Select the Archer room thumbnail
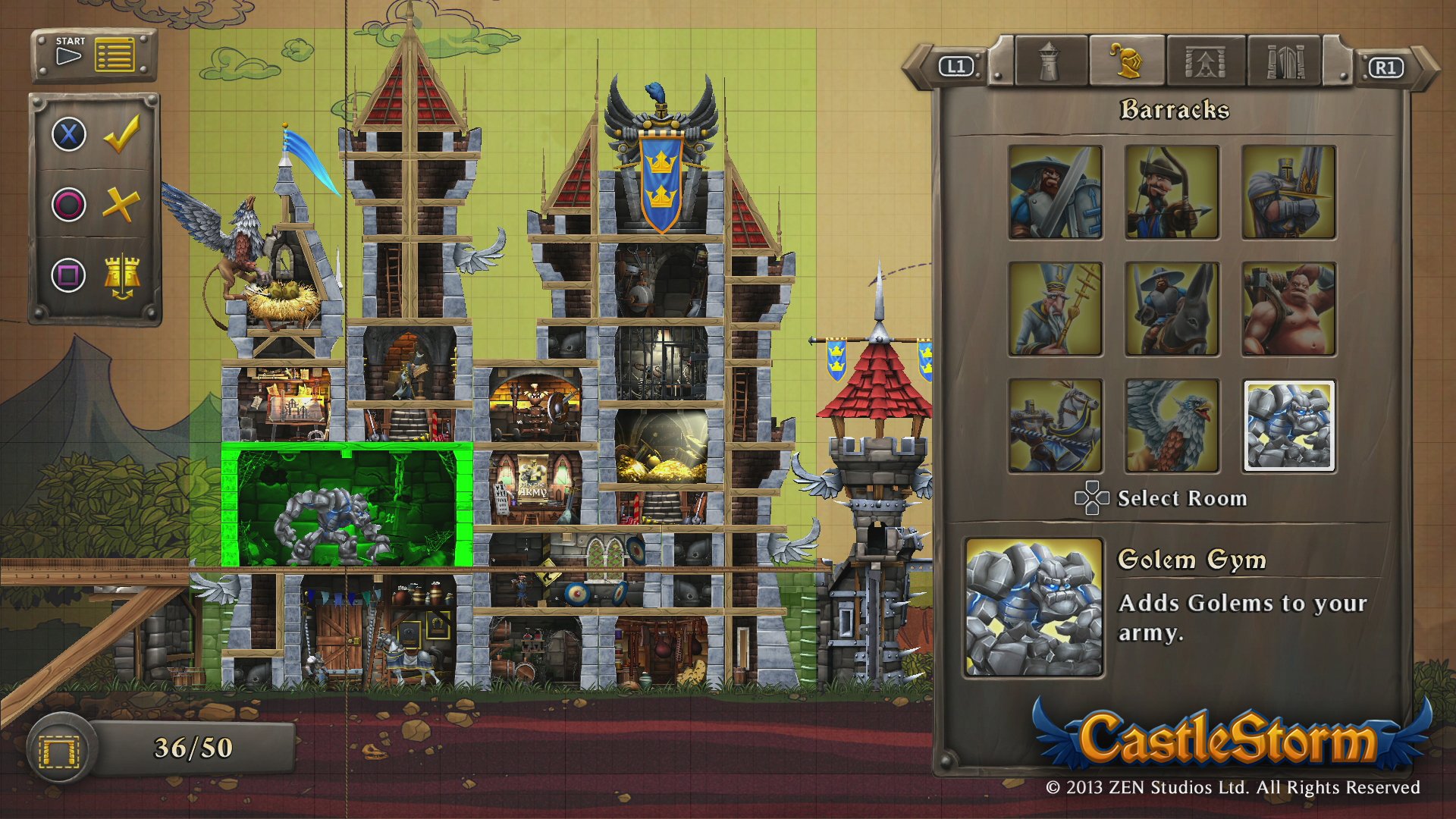Viewport: 1456px width, 819px height. coord(1172,192)
